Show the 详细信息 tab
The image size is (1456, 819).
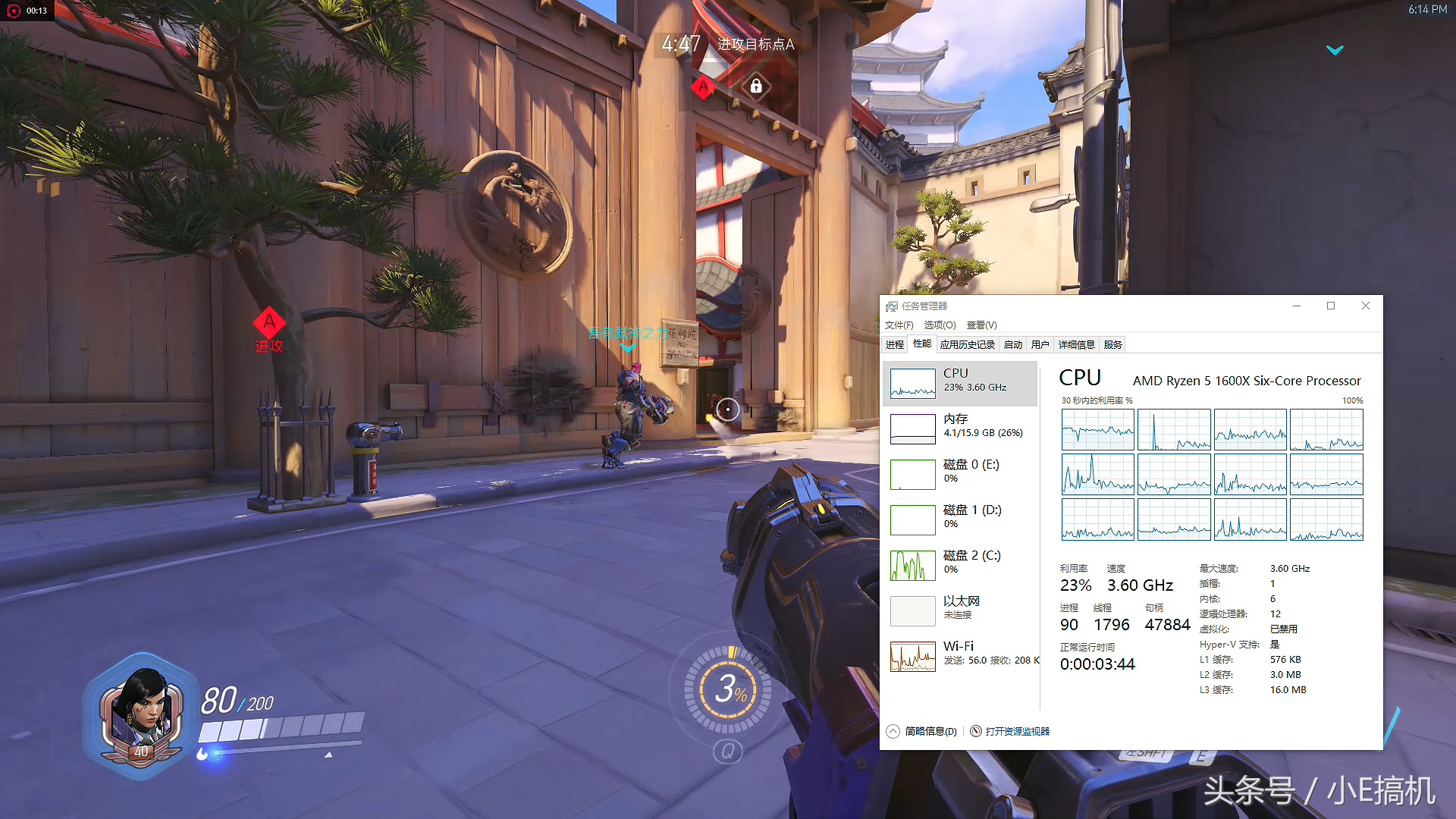coord(1077,345)
